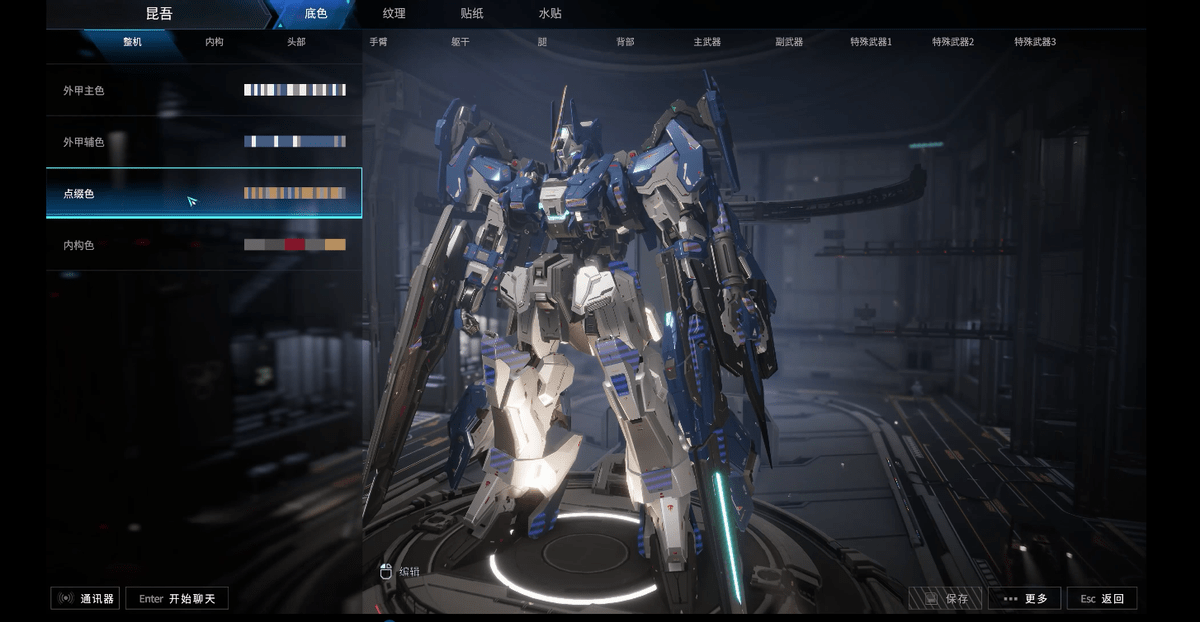This screenshot has width=1200, height=622.
Task: Pick the 内构色 color row
Action: click(x=204, y=245)
